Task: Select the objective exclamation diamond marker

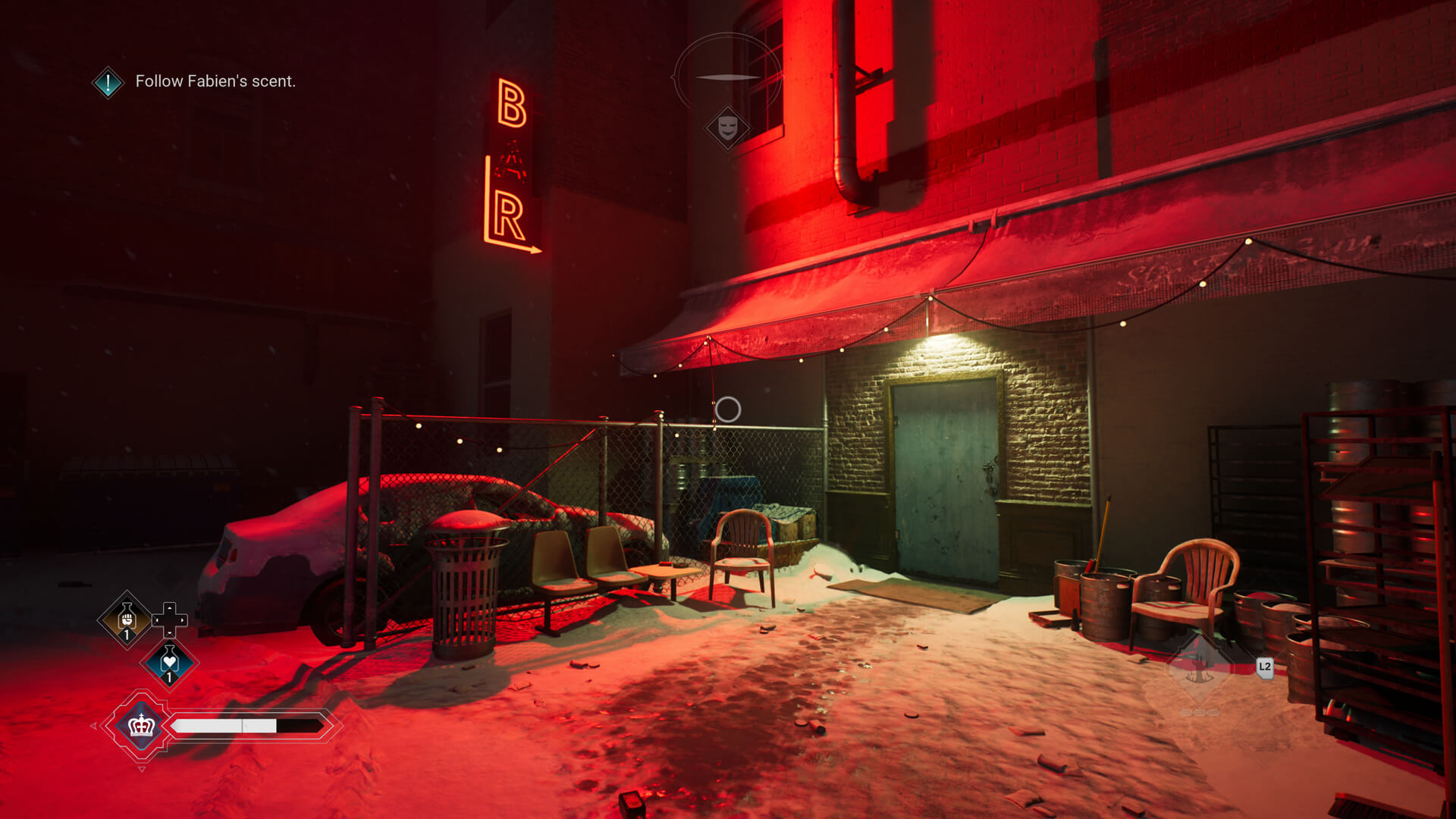Action: click(x=108, y=82)
